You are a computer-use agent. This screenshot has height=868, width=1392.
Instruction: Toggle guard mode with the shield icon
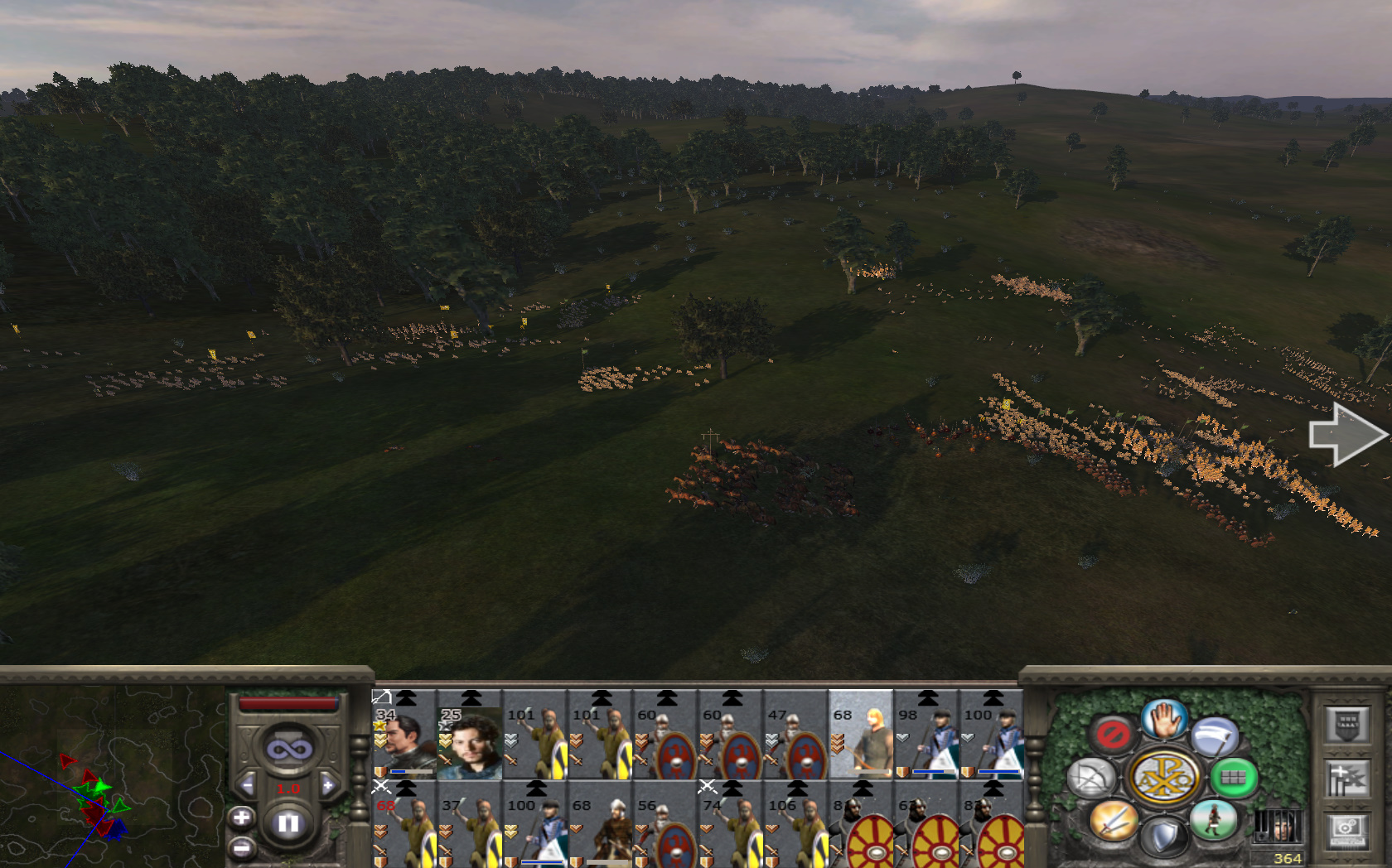(1163, 837)
